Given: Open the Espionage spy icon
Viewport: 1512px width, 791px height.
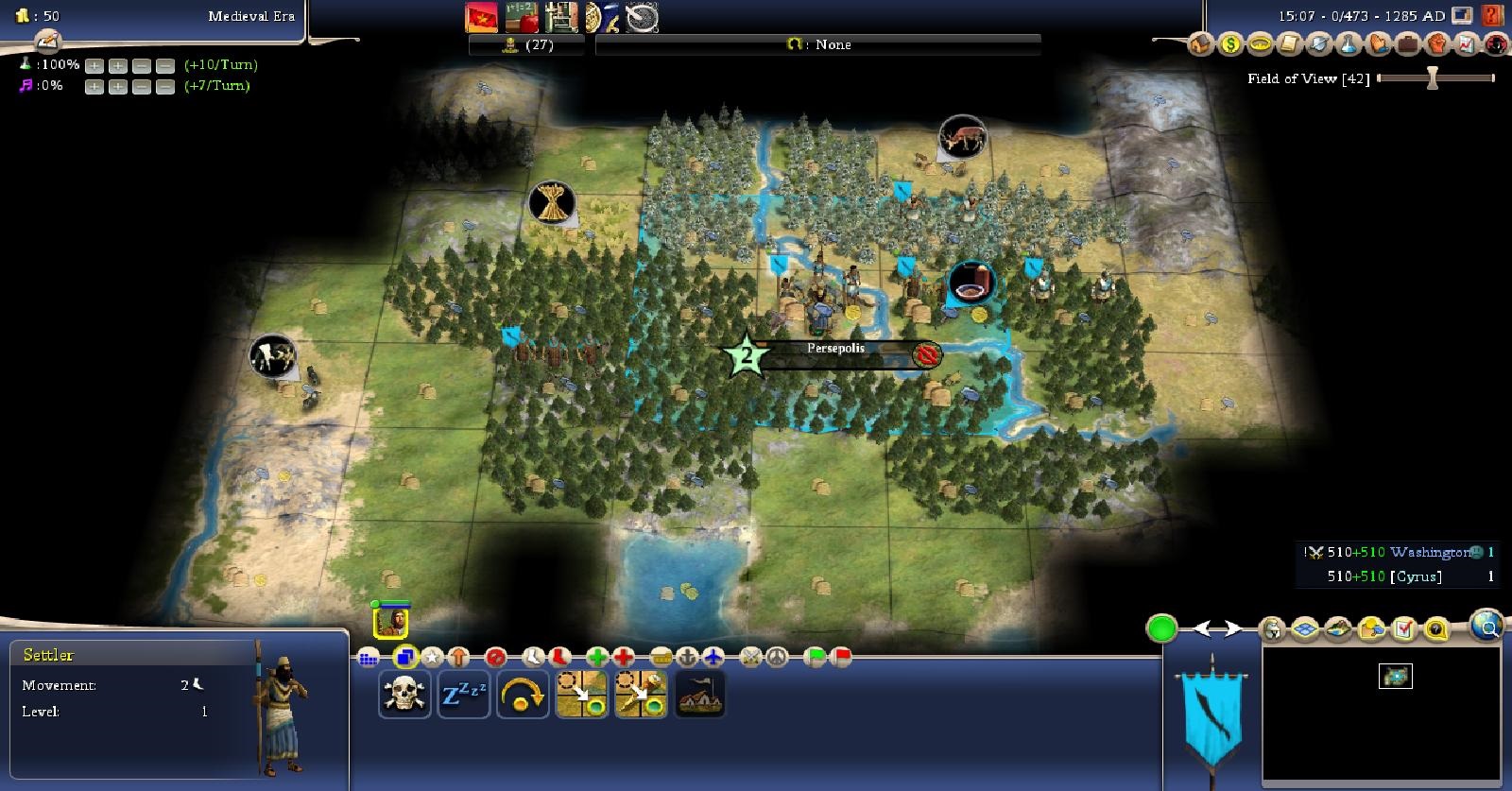Looking at the screenshot, I should pos(1495,43).
